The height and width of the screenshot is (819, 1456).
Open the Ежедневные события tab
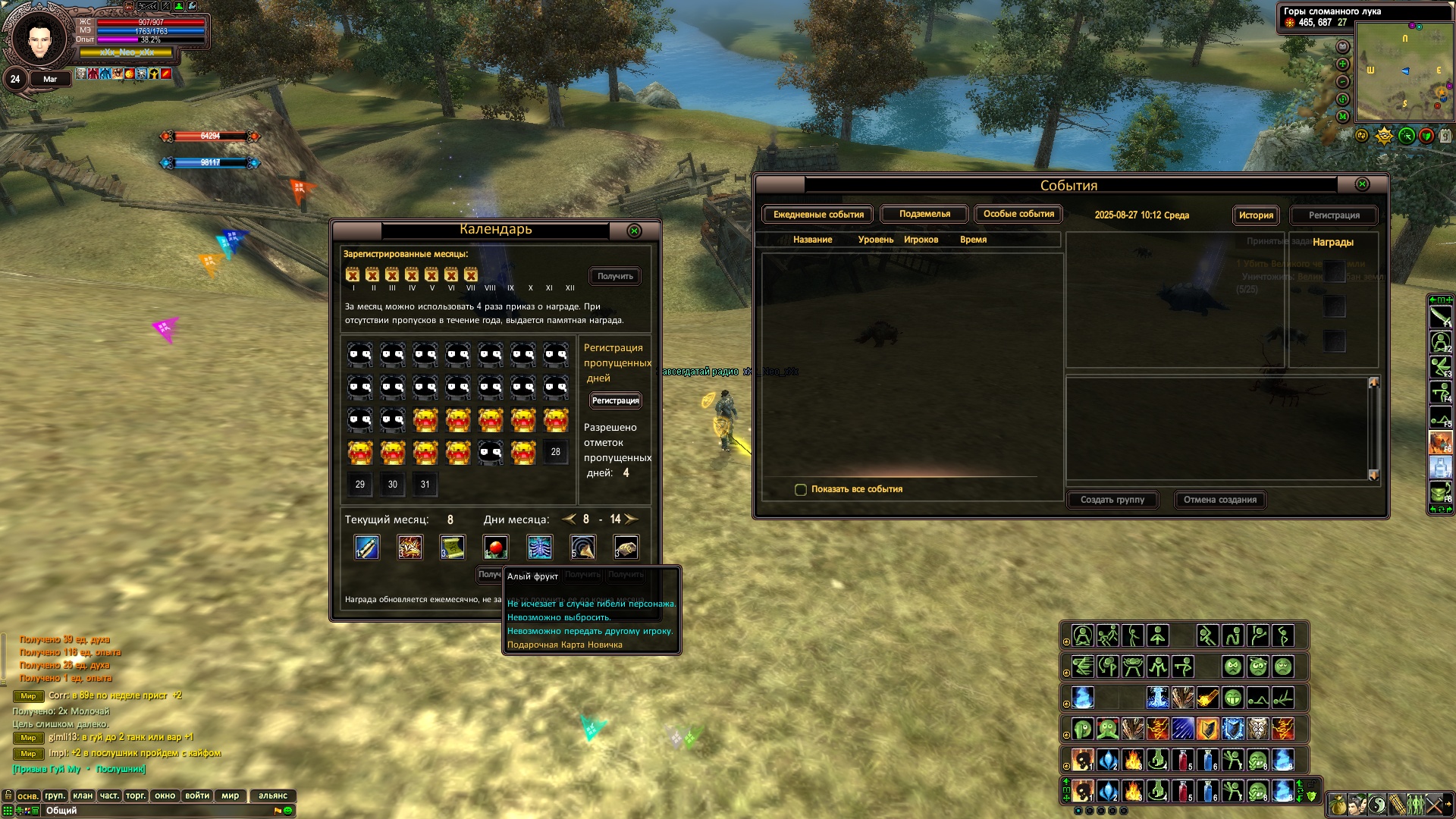click(818, 215)
